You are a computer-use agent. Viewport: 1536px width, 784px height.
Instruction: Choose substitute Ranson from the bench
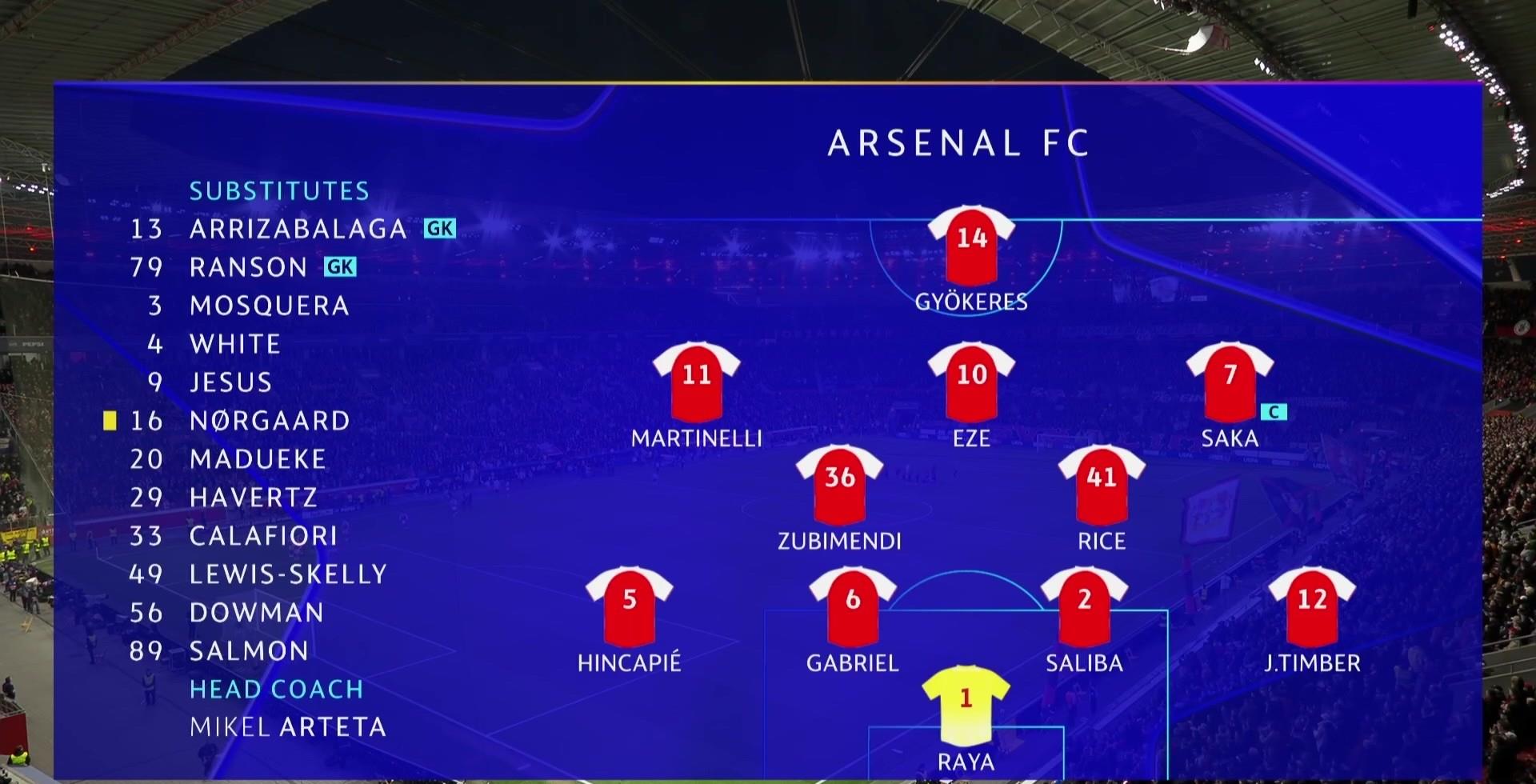click(248, 267)
